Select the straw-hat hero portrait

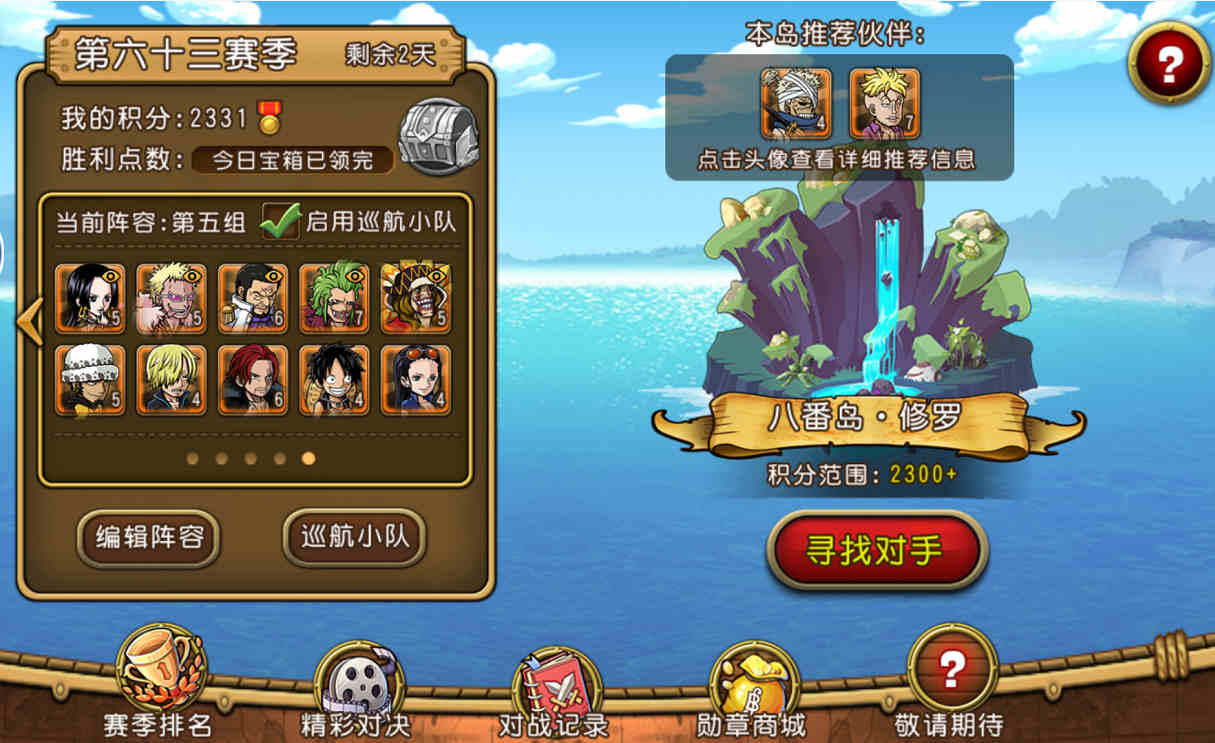tap(334, 380)
